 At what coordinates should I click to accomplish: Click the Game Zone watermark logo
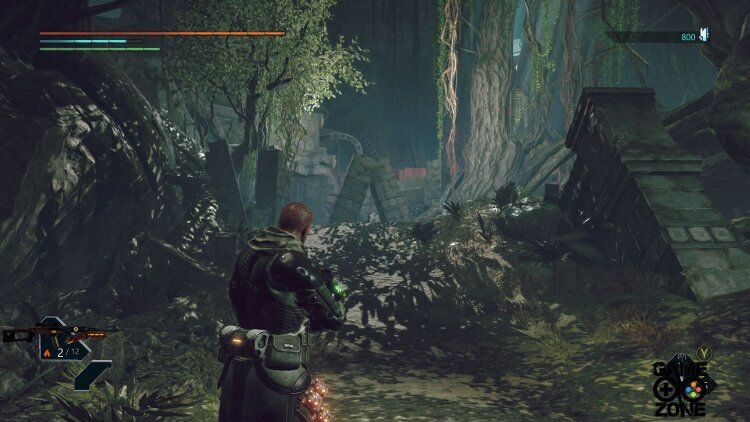point(681,386)
